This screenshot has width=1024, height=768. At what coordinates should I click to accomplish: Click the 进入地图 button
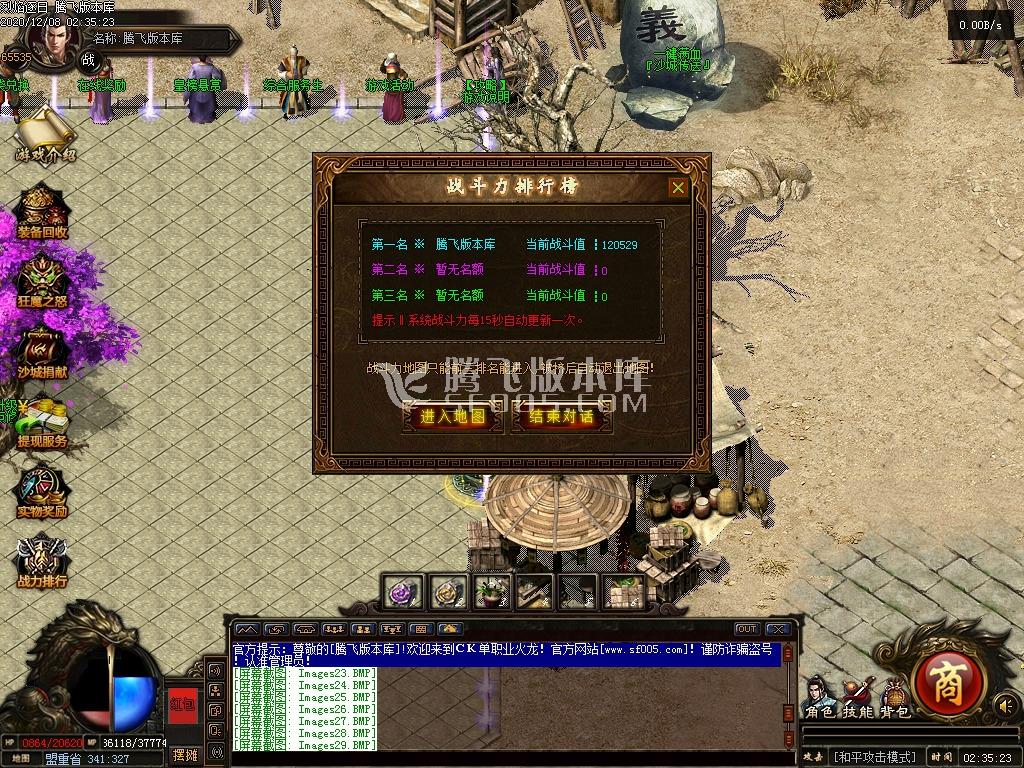point(453,417)
